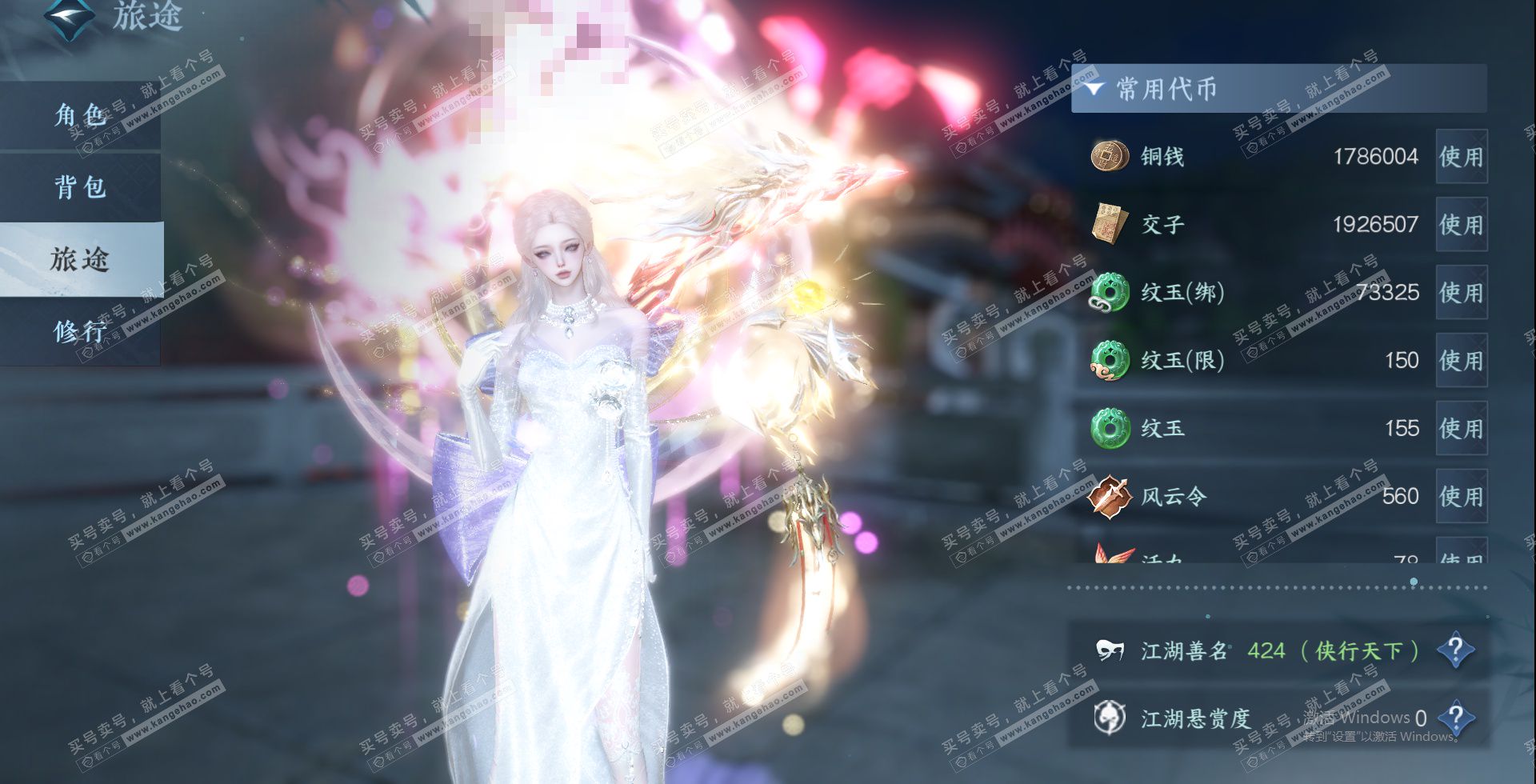Show help for 江湖悬赏度

(1455, 718)
